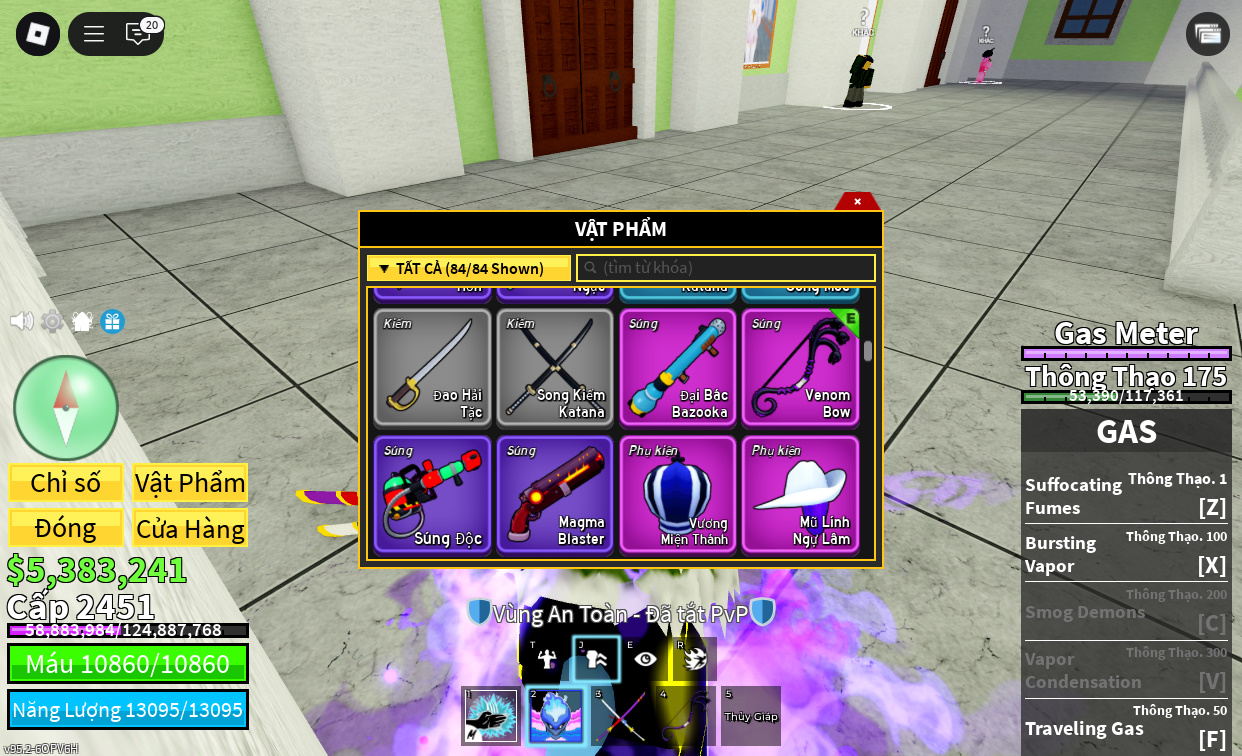1242x756 pixels.
Task: Choose the Magma Blaster gun
Action: [x=555, y=495]
